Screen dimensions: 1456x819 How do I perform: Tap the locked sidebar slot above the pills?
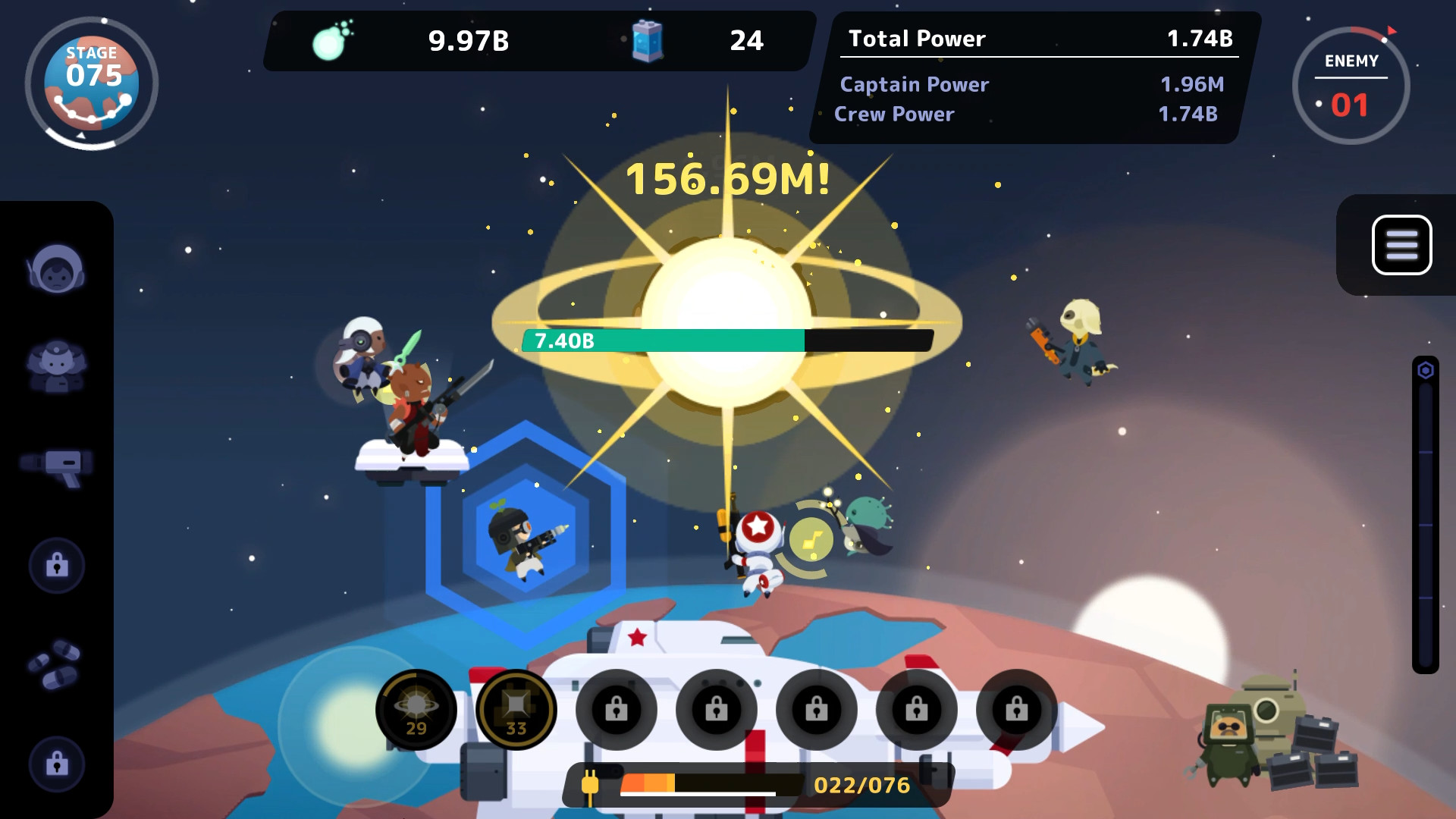(x=57, y=566)
